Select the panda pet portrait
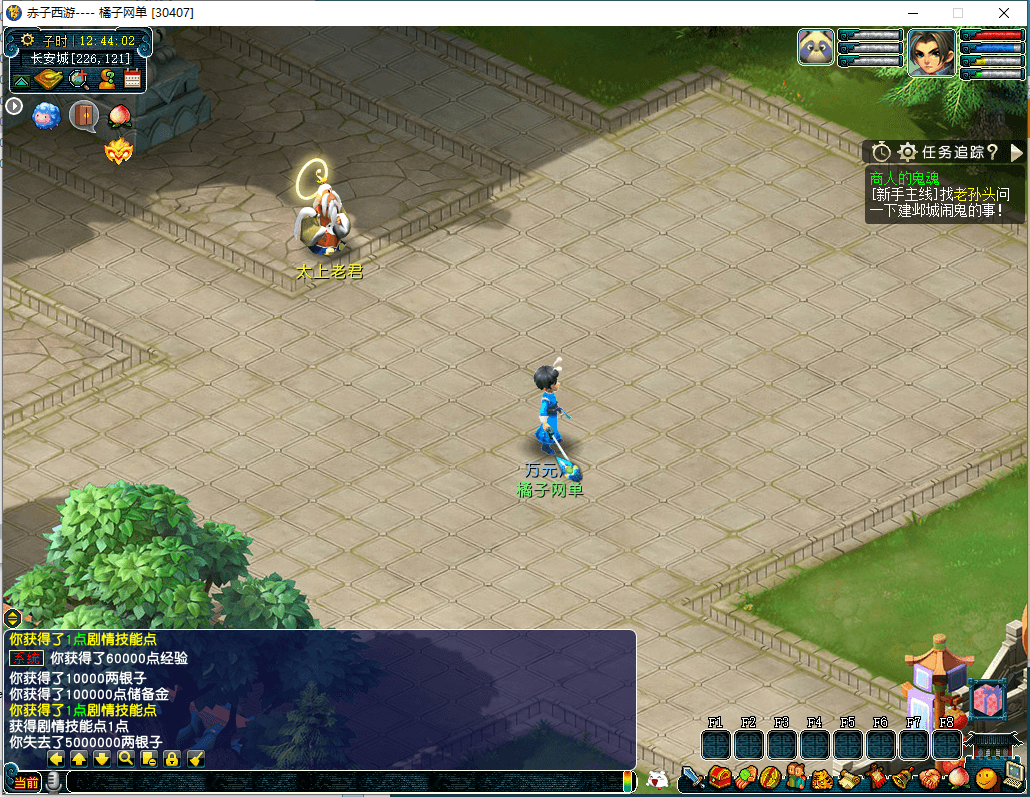This screenshot has width=1030, height=797. coord(816,47)
